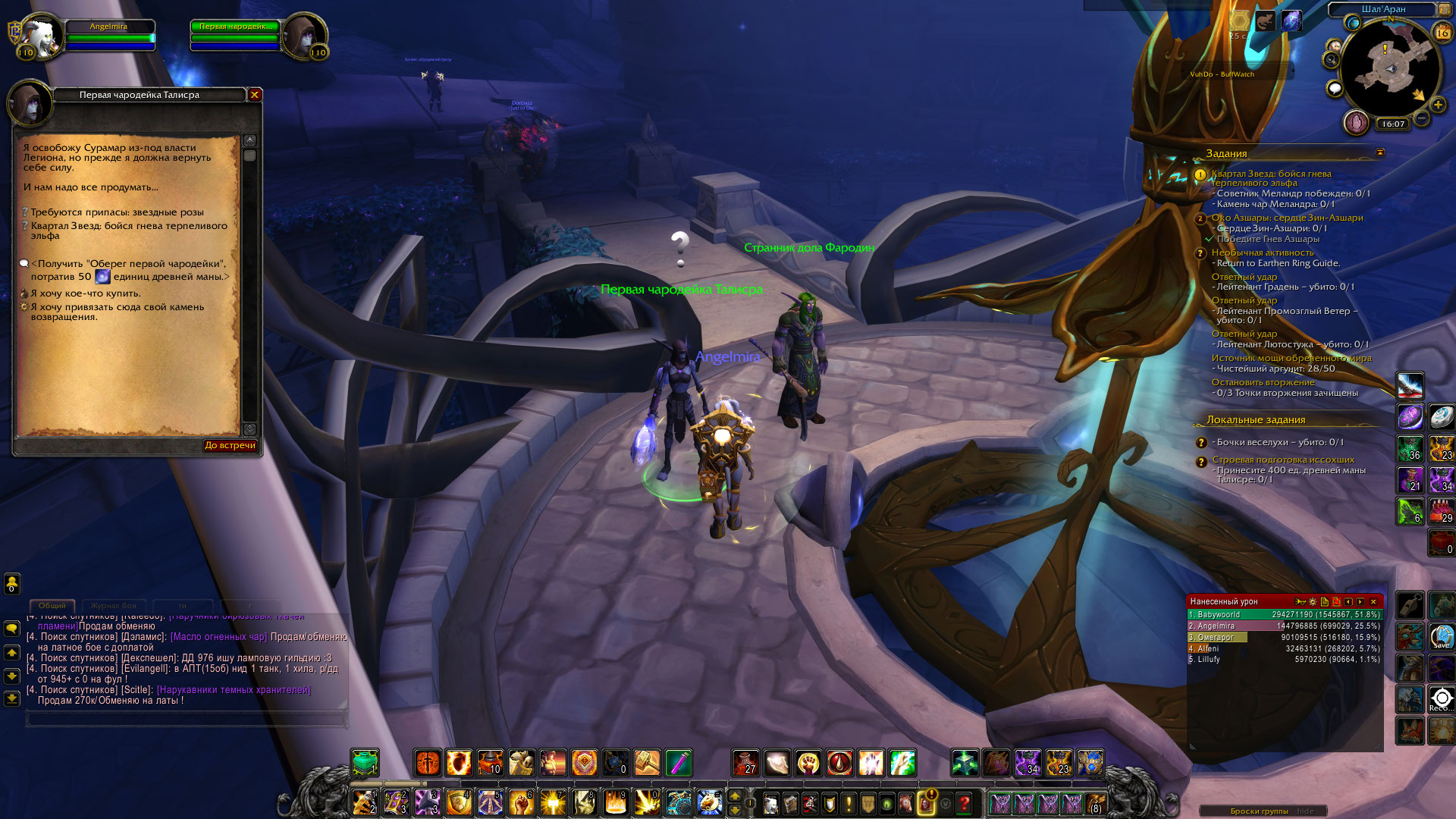The width and height of the screenshot is (1456, 819).
Task: Click the "До встречи" goodbye button
Action: click(x=230, y=445)
